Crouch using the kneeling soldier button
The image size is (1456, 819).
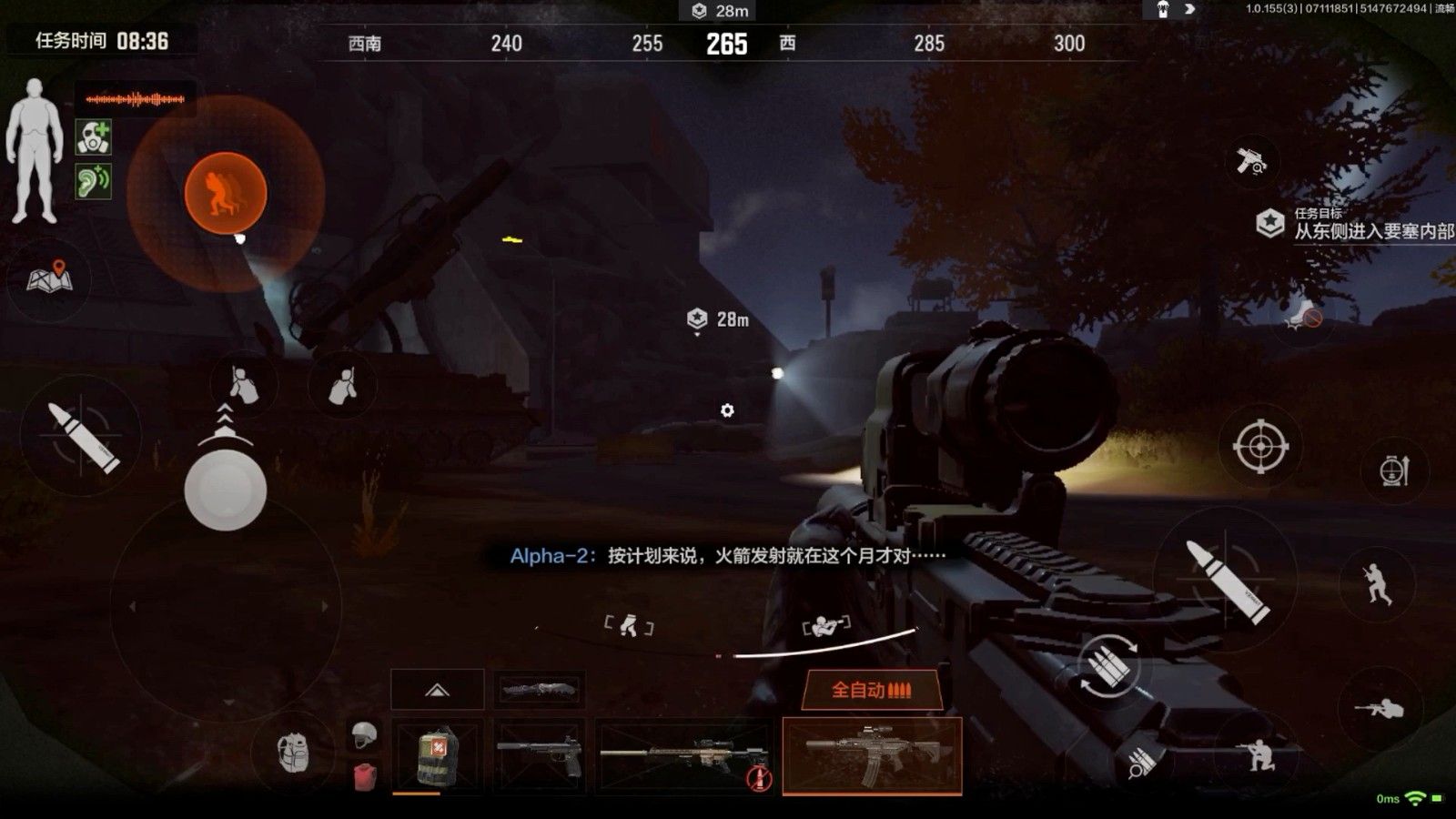tap(1260, 753)
